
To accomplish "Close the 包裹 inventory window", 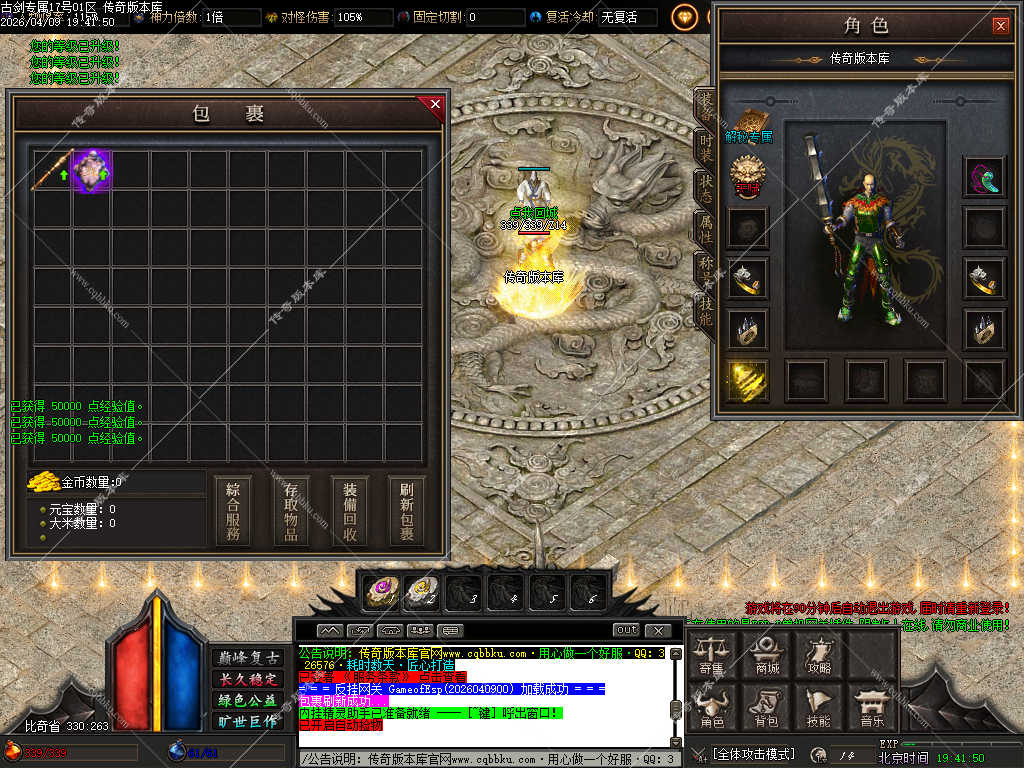I will click(x=435, y=103).
